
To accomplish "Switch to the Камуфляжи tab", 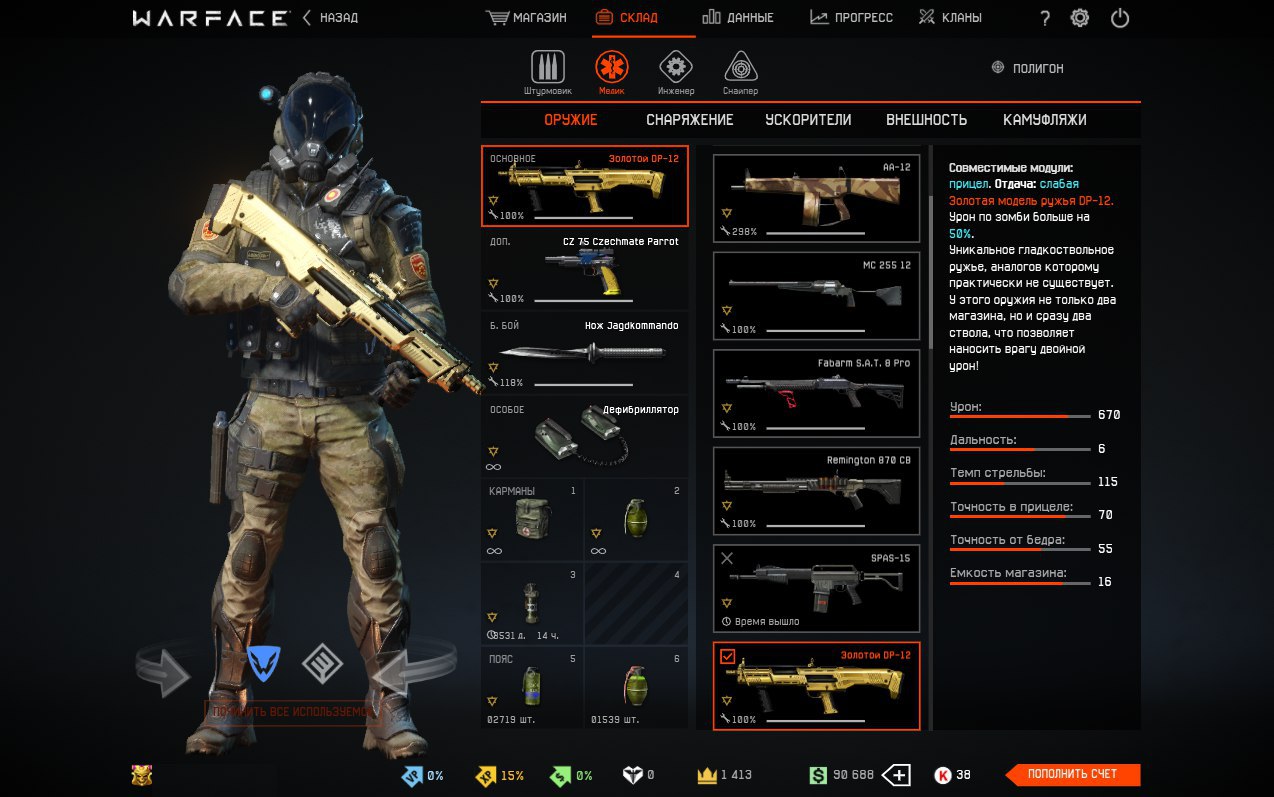I will coord(1044,120).
